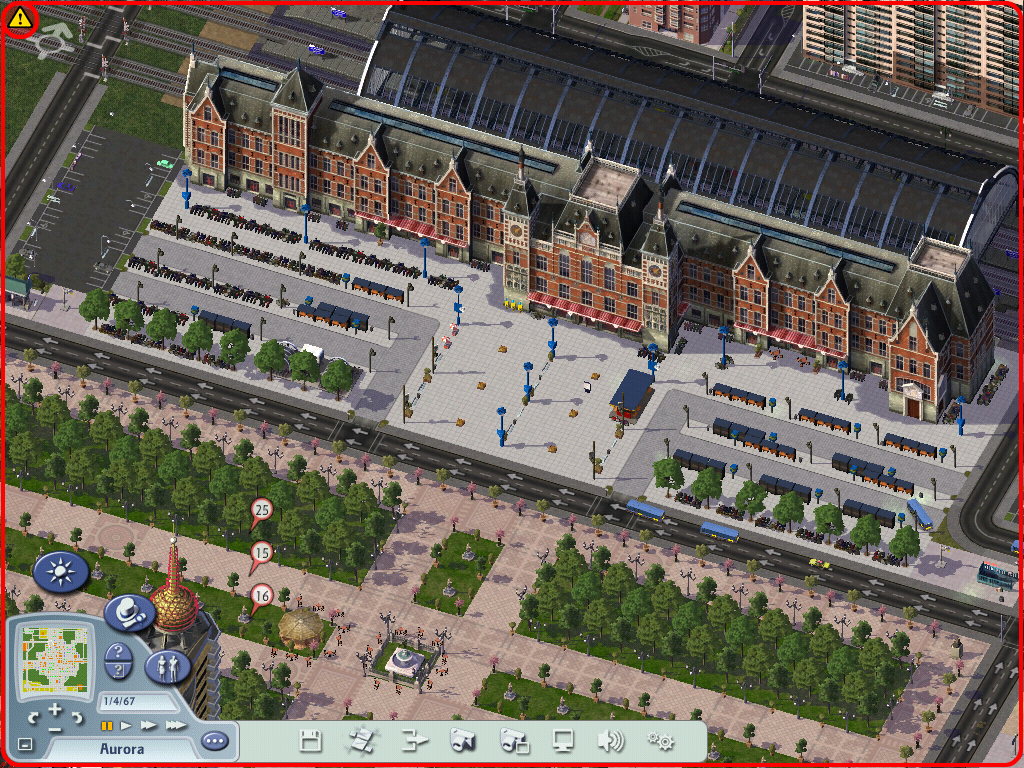Zoom out with the minus button
This screenshot has height=768, width=1024.
coord(55,728)
